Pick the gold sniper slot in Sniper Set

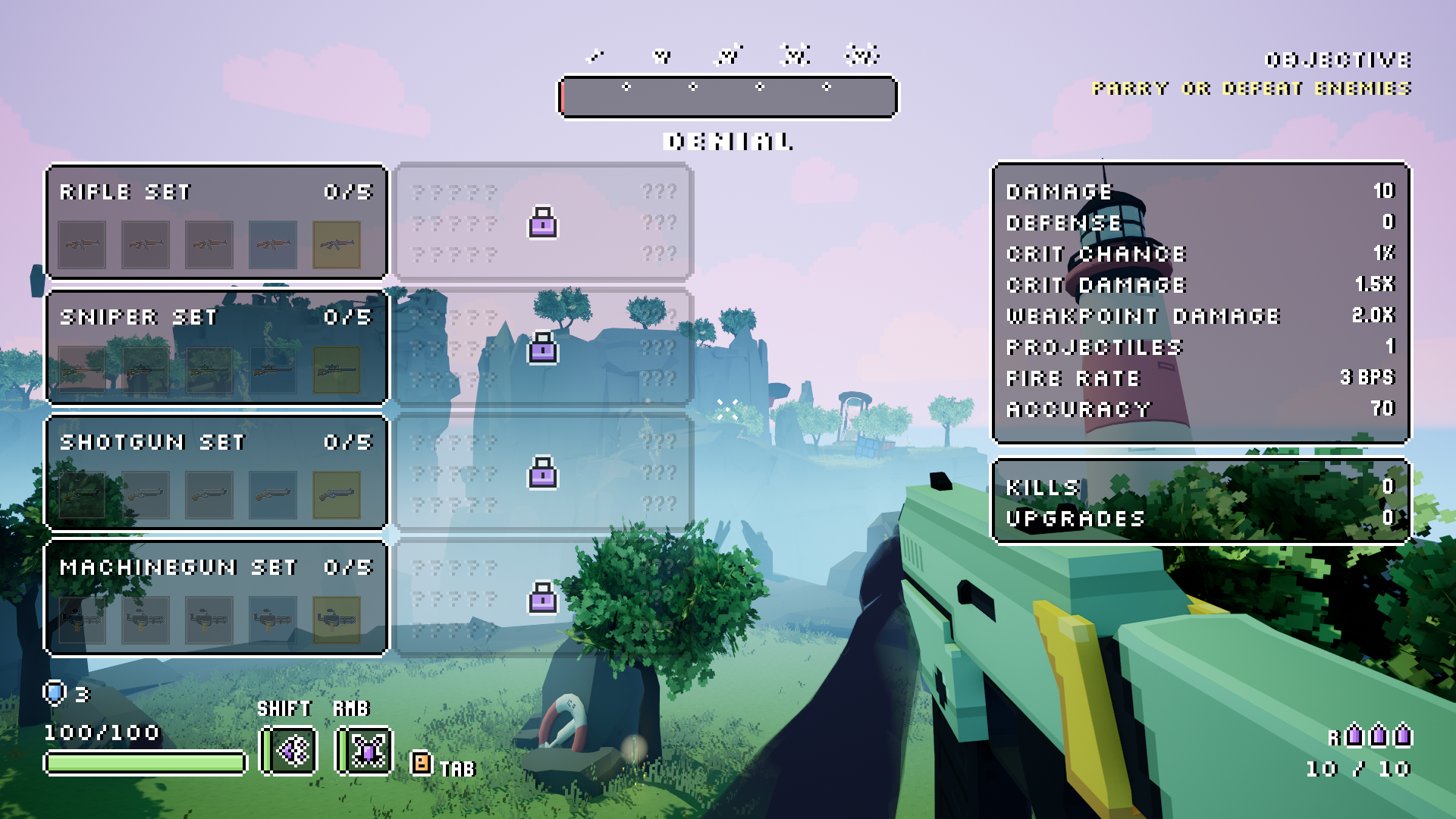pos(336,370)
